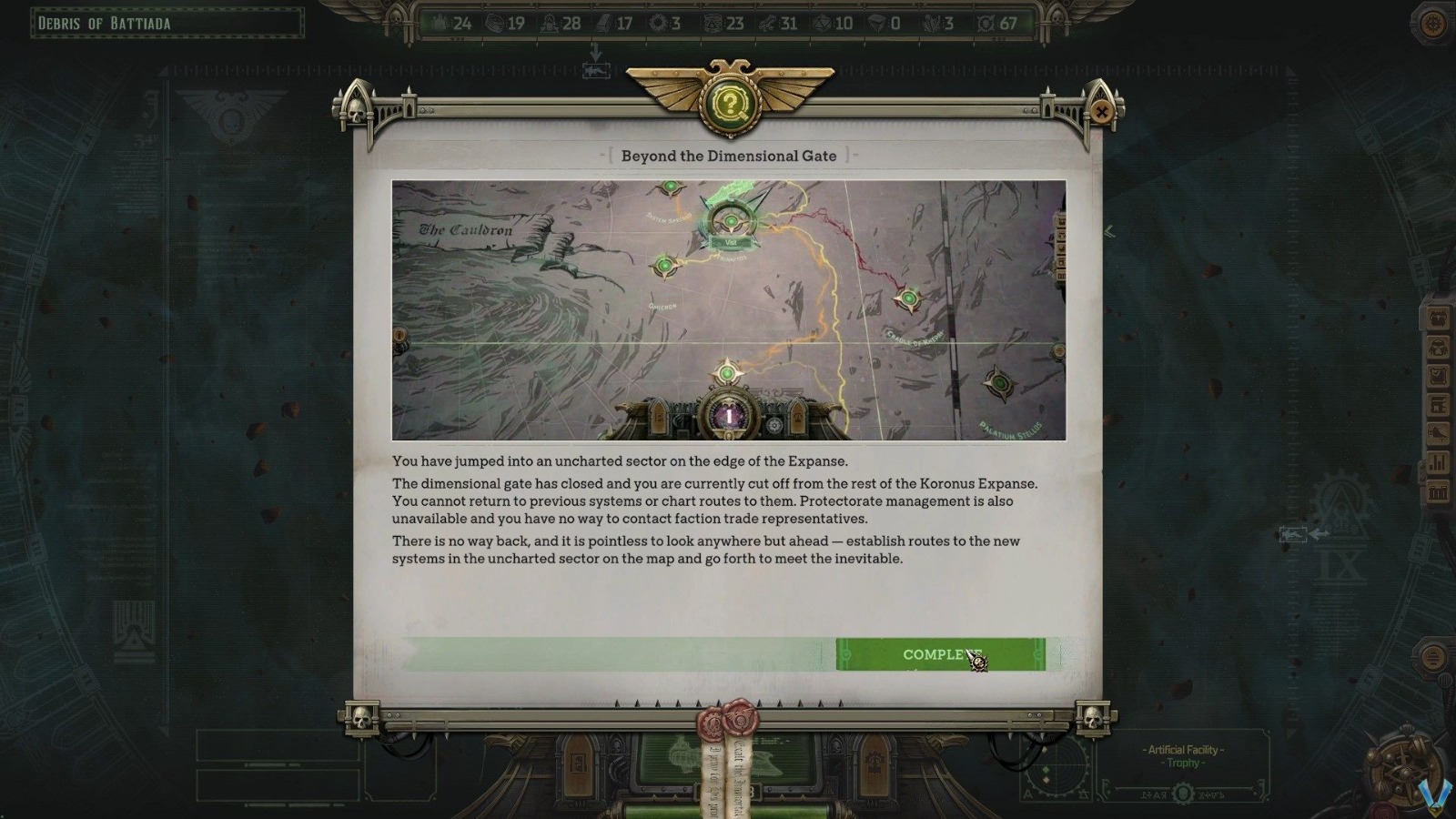
Task: Click the topmost helmet icon on right sidebar
Action: (x=1438, y=319)
